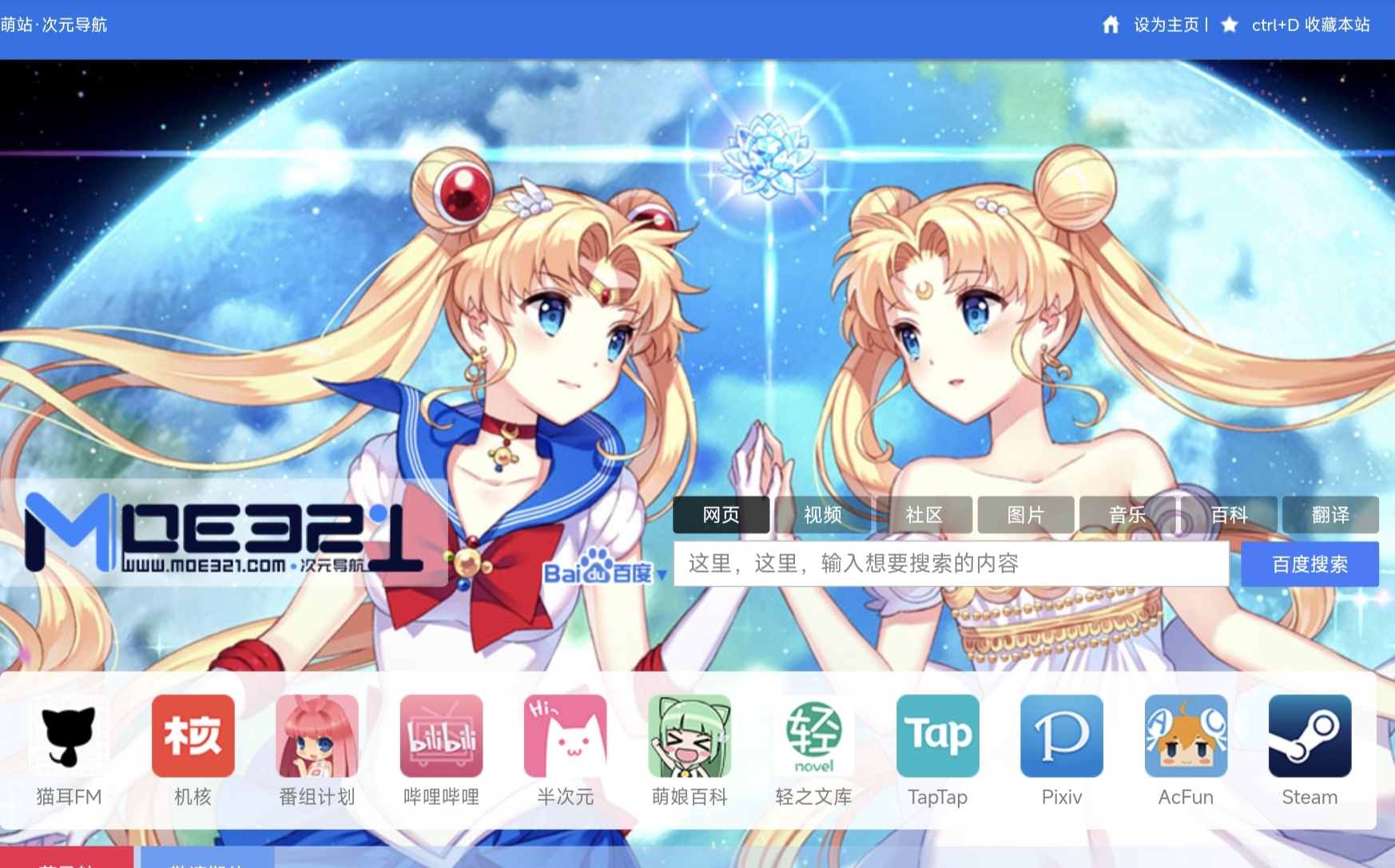Open the 番组计划 shortcut
The width and height of the screenshot is (1395, 868).
(x=317, y=736)
